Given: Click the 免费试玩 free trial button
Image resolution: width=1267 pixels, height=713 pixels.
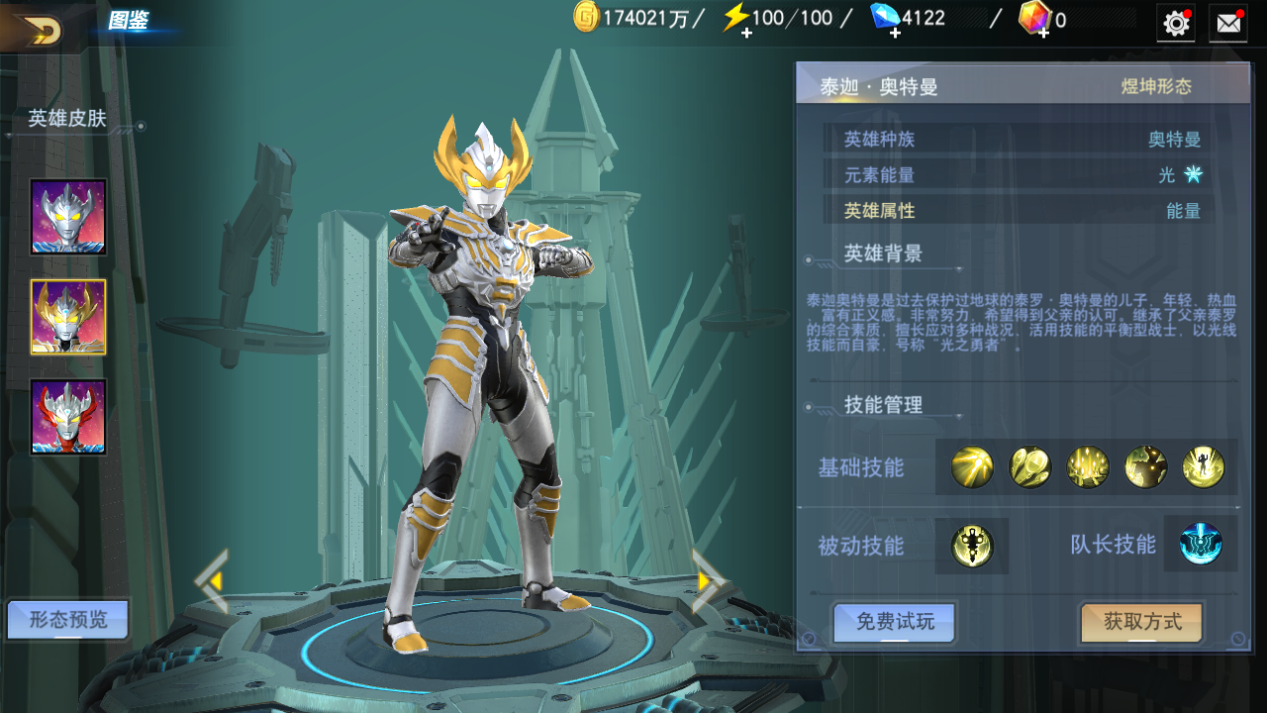Looking at the screenshot, I should pos(895,622).
